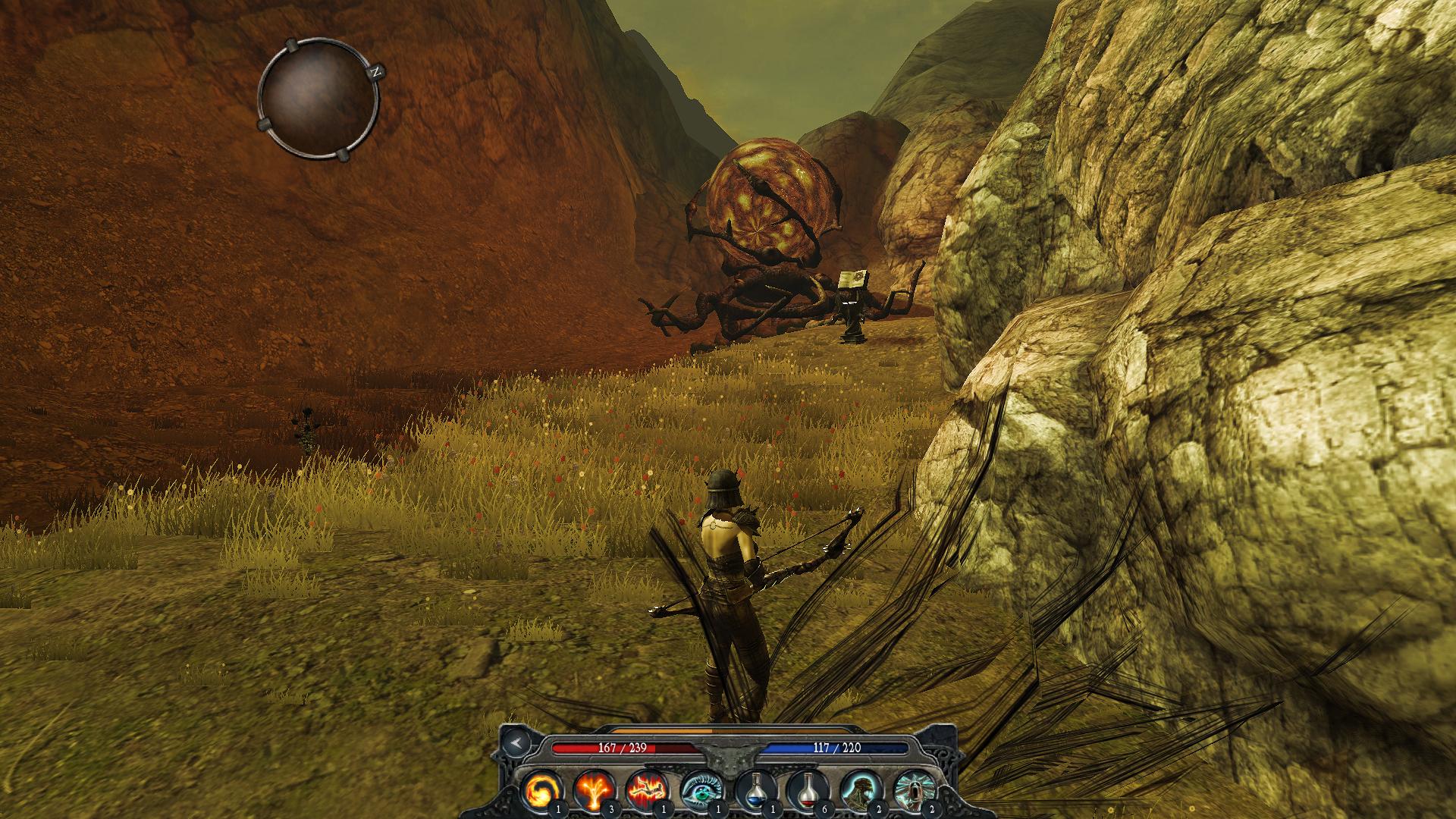Activate the screaming ghost skill
The image size is (1456, 819).
pos(912,789)
